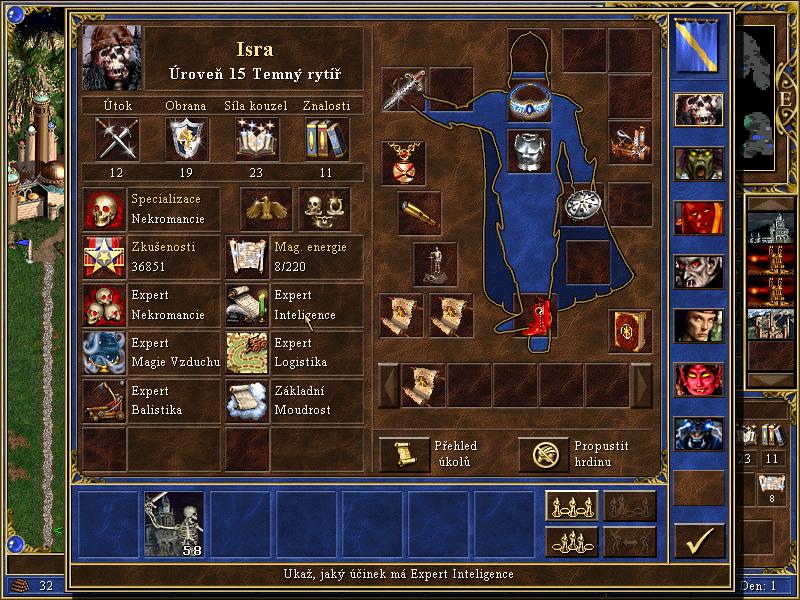Select the skeleton army stack of 58
Image resolution: width=800 pixels, height=600 pixels.
(174, 523)
